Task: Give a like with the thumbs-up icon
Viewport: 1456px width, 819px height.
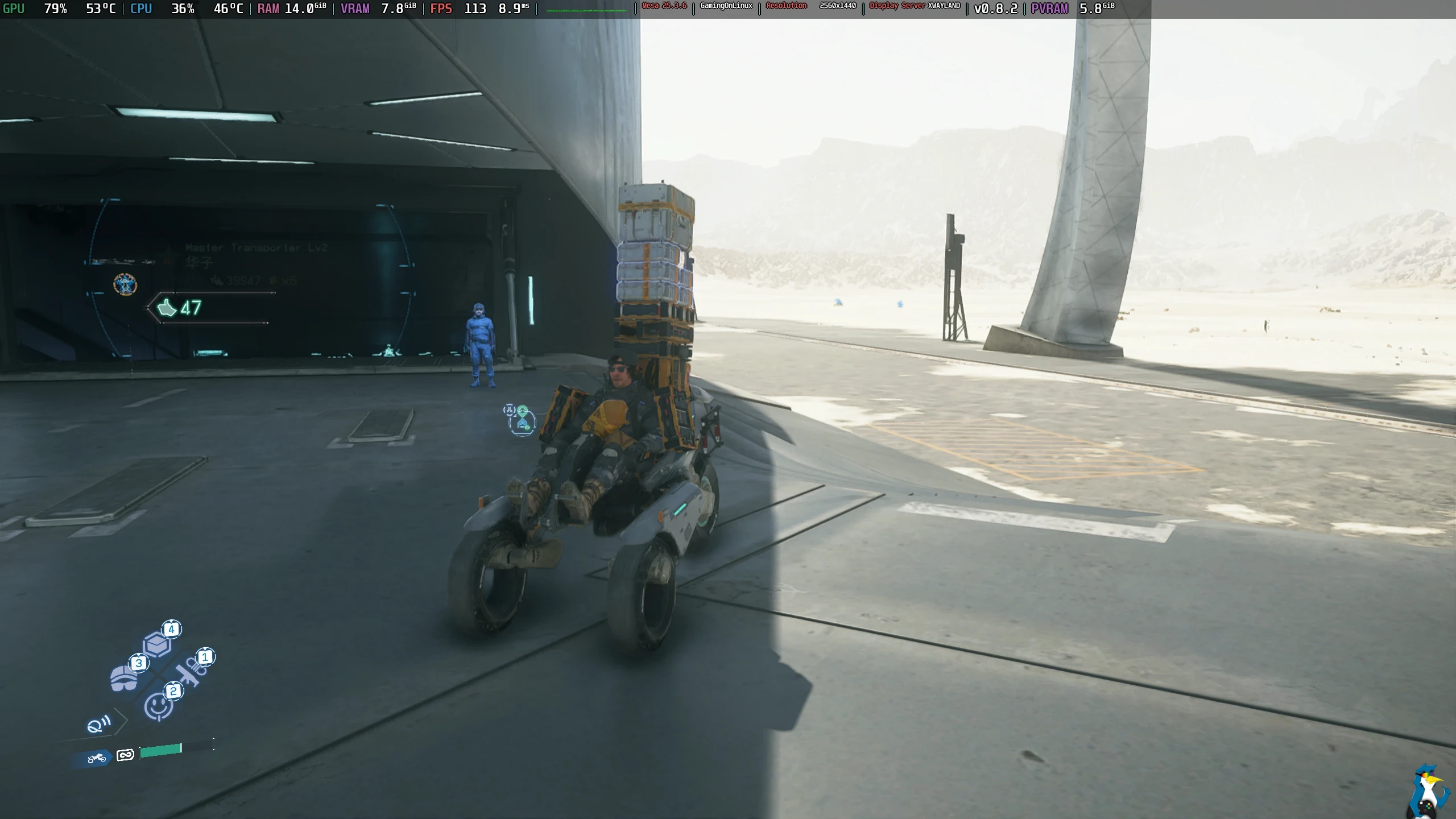Action: click(x=167, y=308)
